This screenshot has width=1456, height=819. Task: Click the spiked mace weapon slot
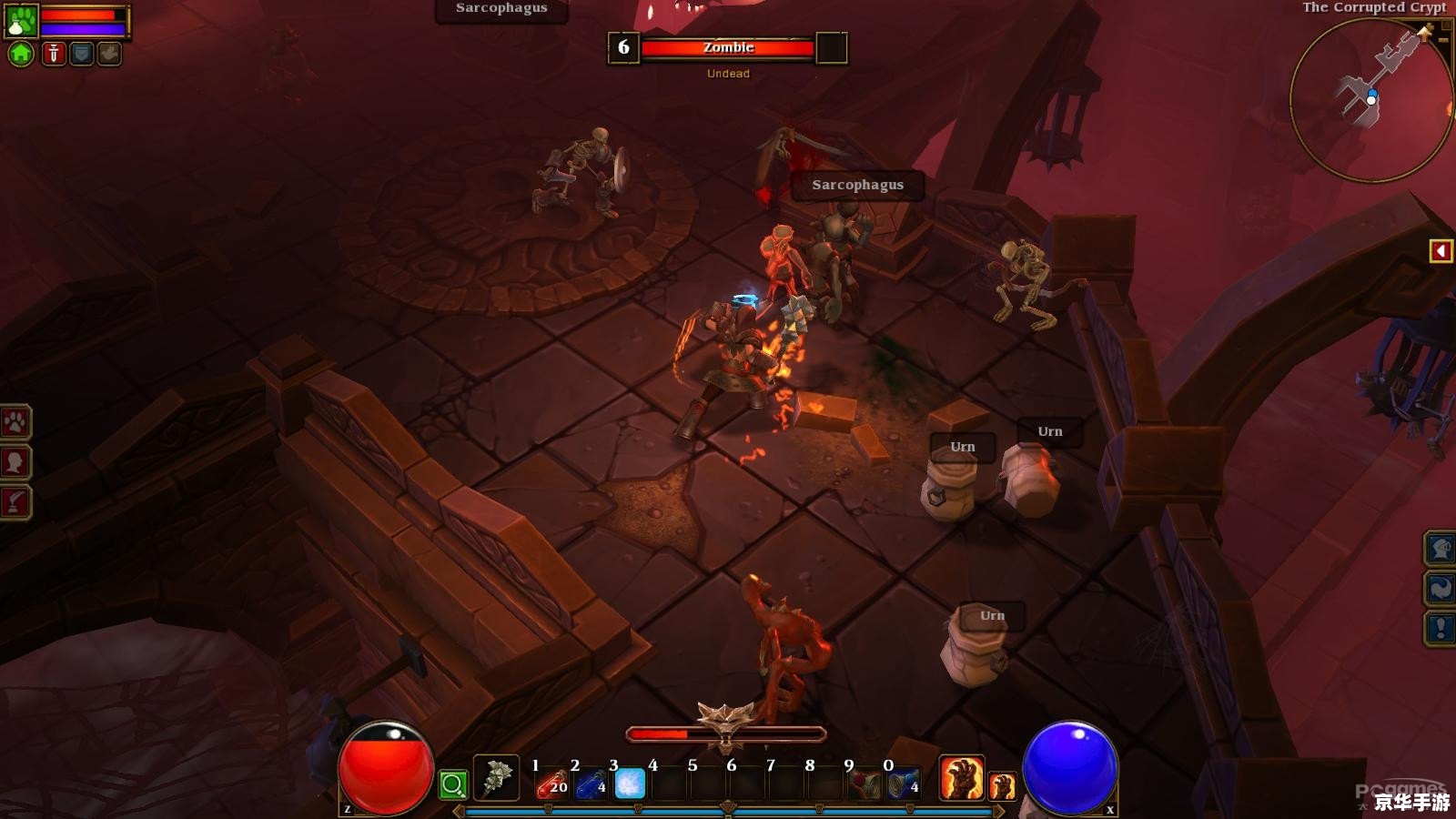pyautogui.click(x=496, y=778)
